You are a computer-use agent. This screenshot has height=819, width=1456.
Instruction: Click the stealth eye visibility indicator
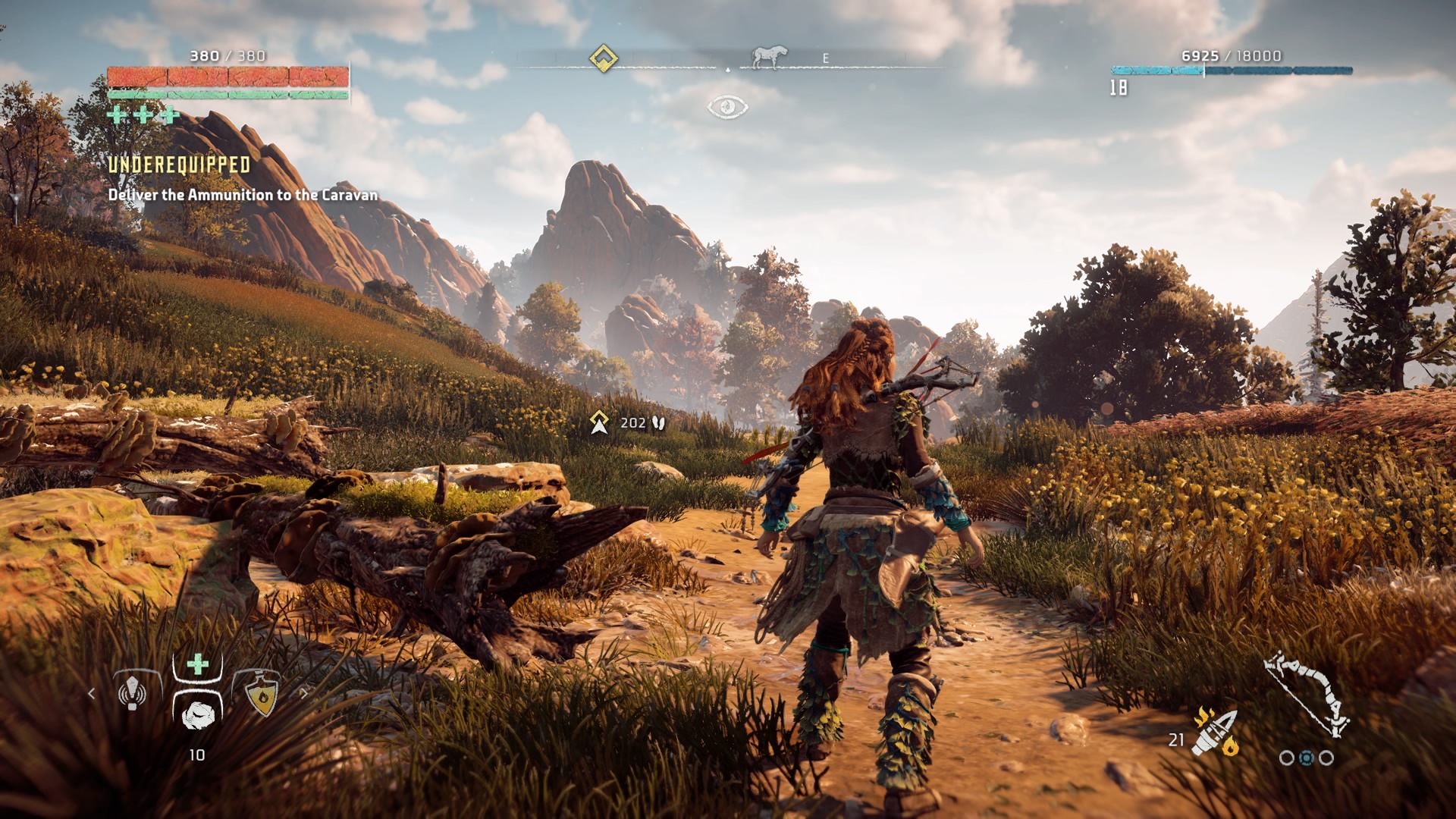point(727,107)
